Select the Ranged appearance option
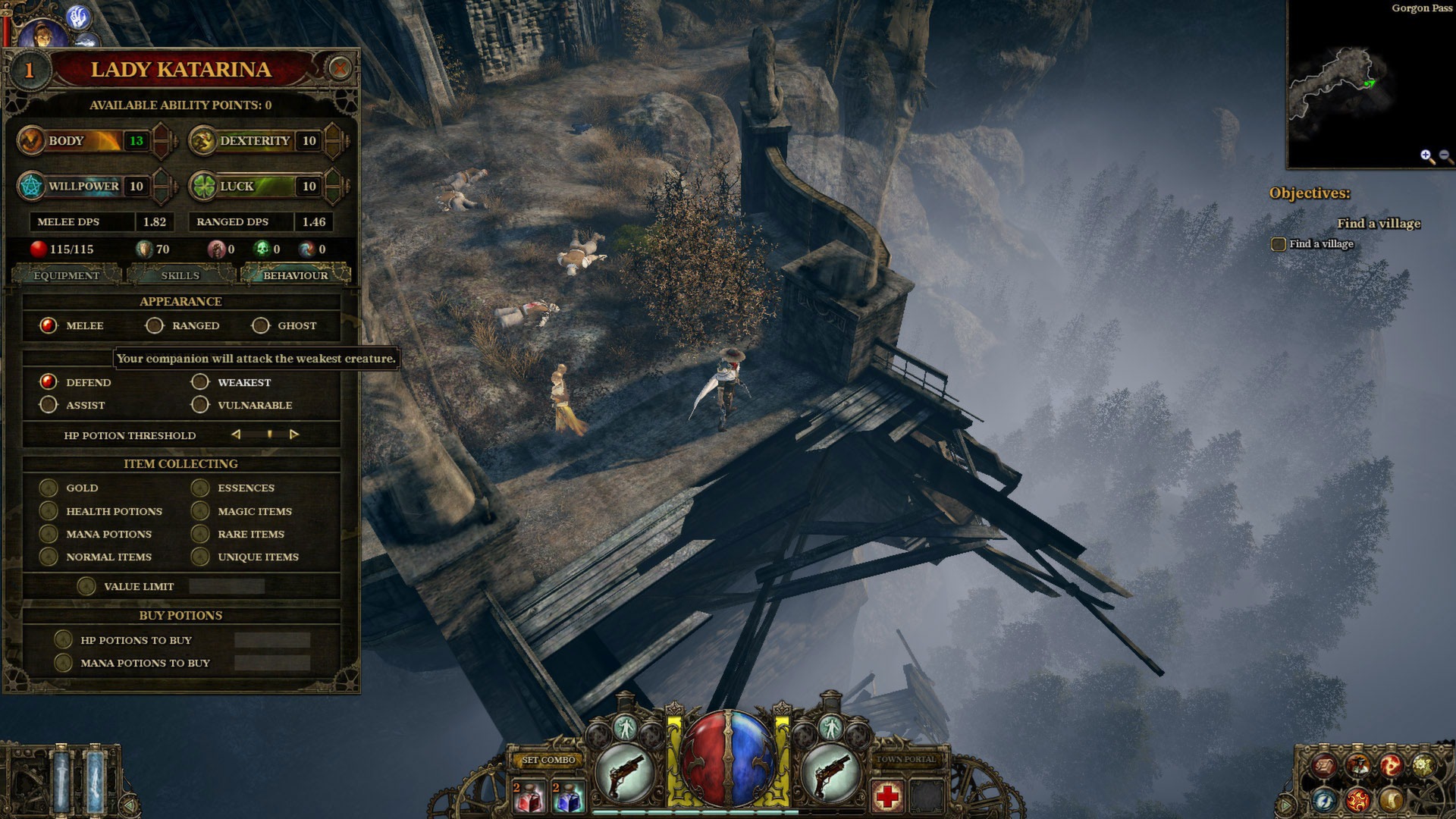Viewport: 1456px width, 819px height. [x=155, y=325]
